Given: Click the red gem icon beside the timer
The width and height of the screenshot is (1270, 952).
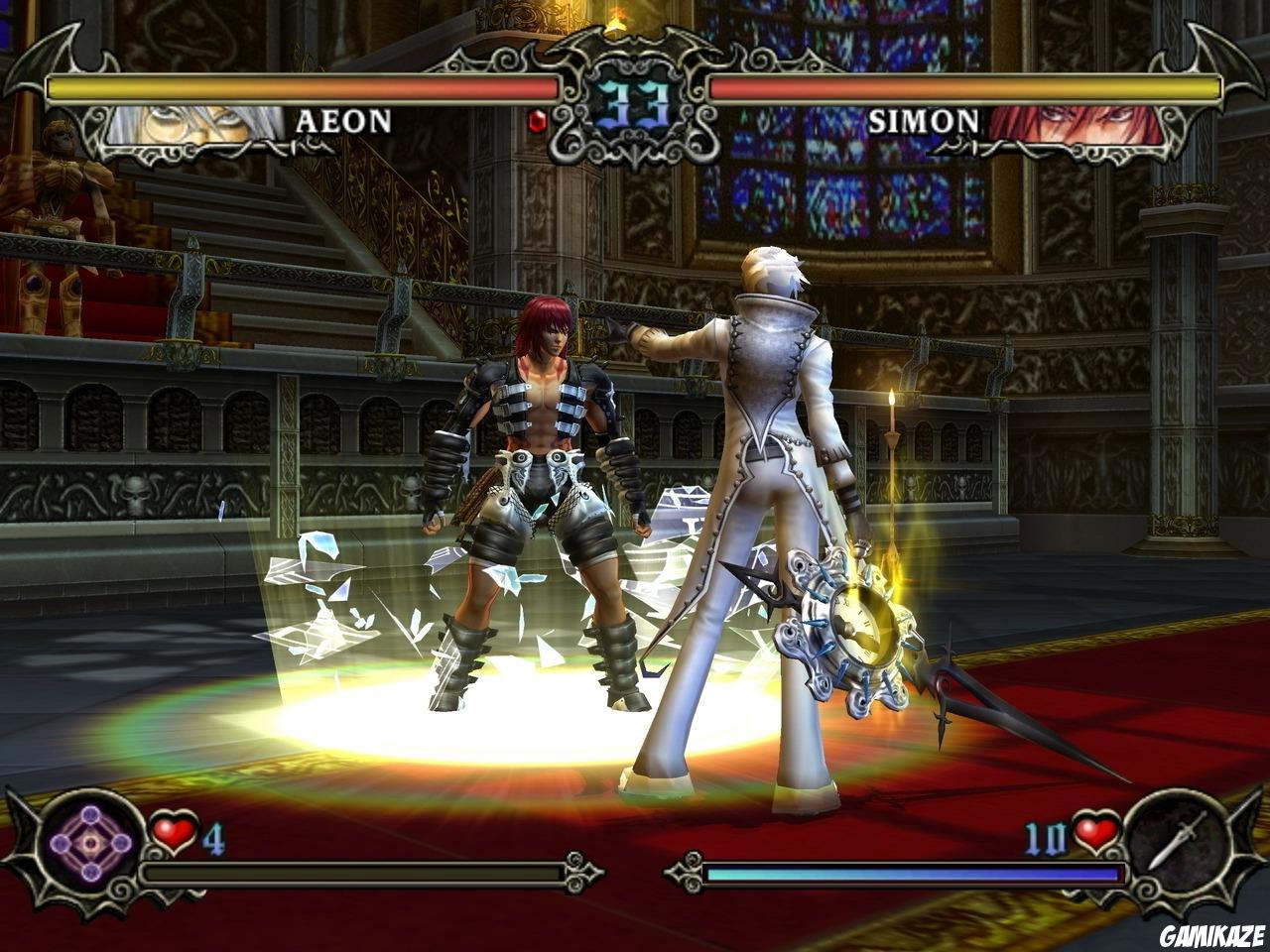Looking at the screenshot, I should 537,122.
